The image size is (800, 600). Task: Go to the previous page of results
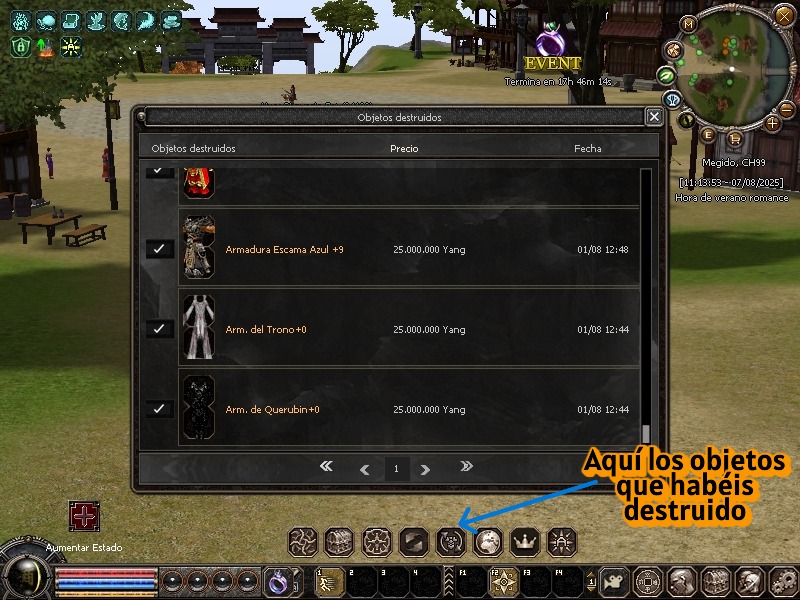coord(364,469)
